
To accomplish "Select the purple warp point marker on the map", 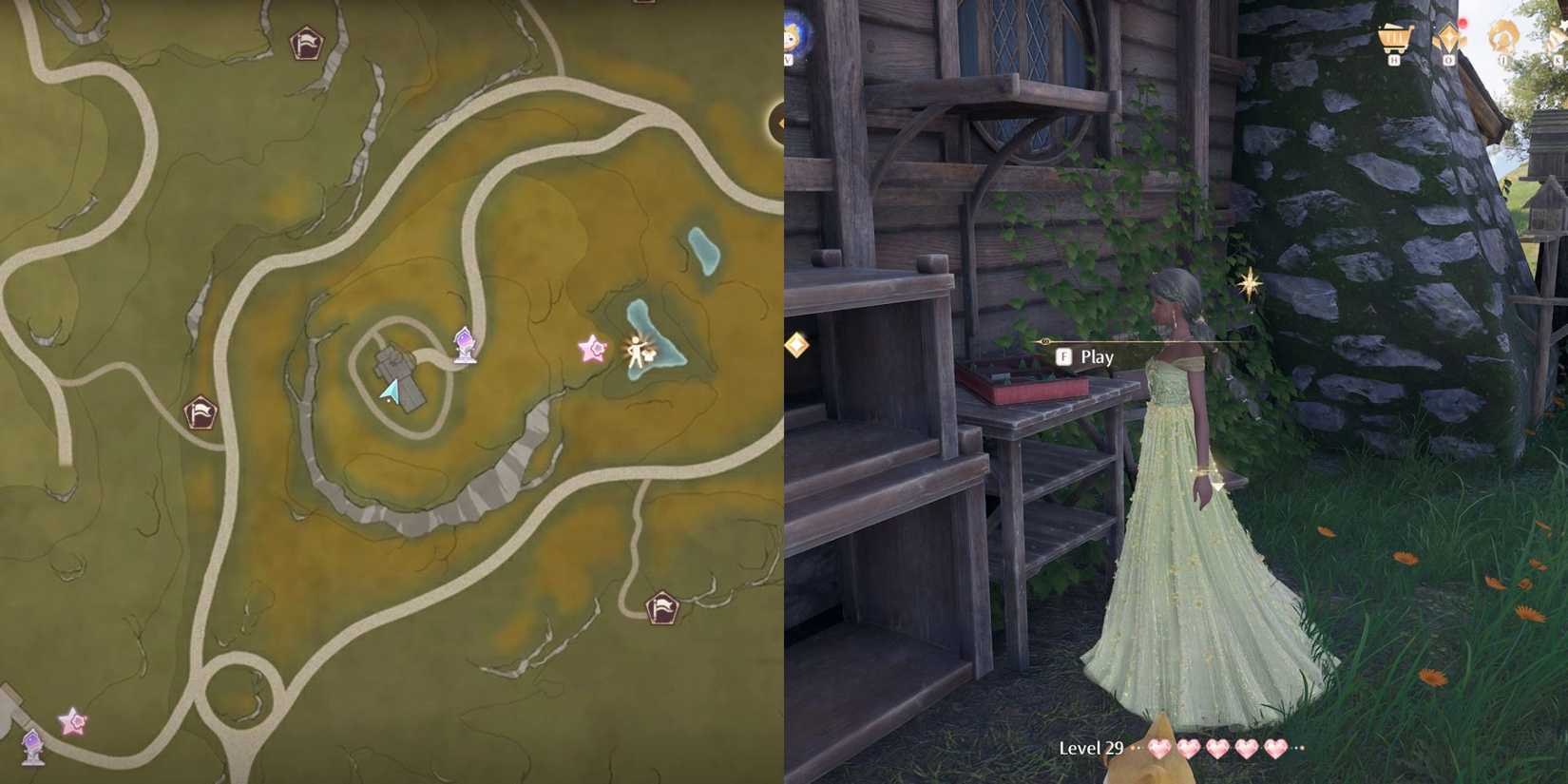I will point(465,346).
